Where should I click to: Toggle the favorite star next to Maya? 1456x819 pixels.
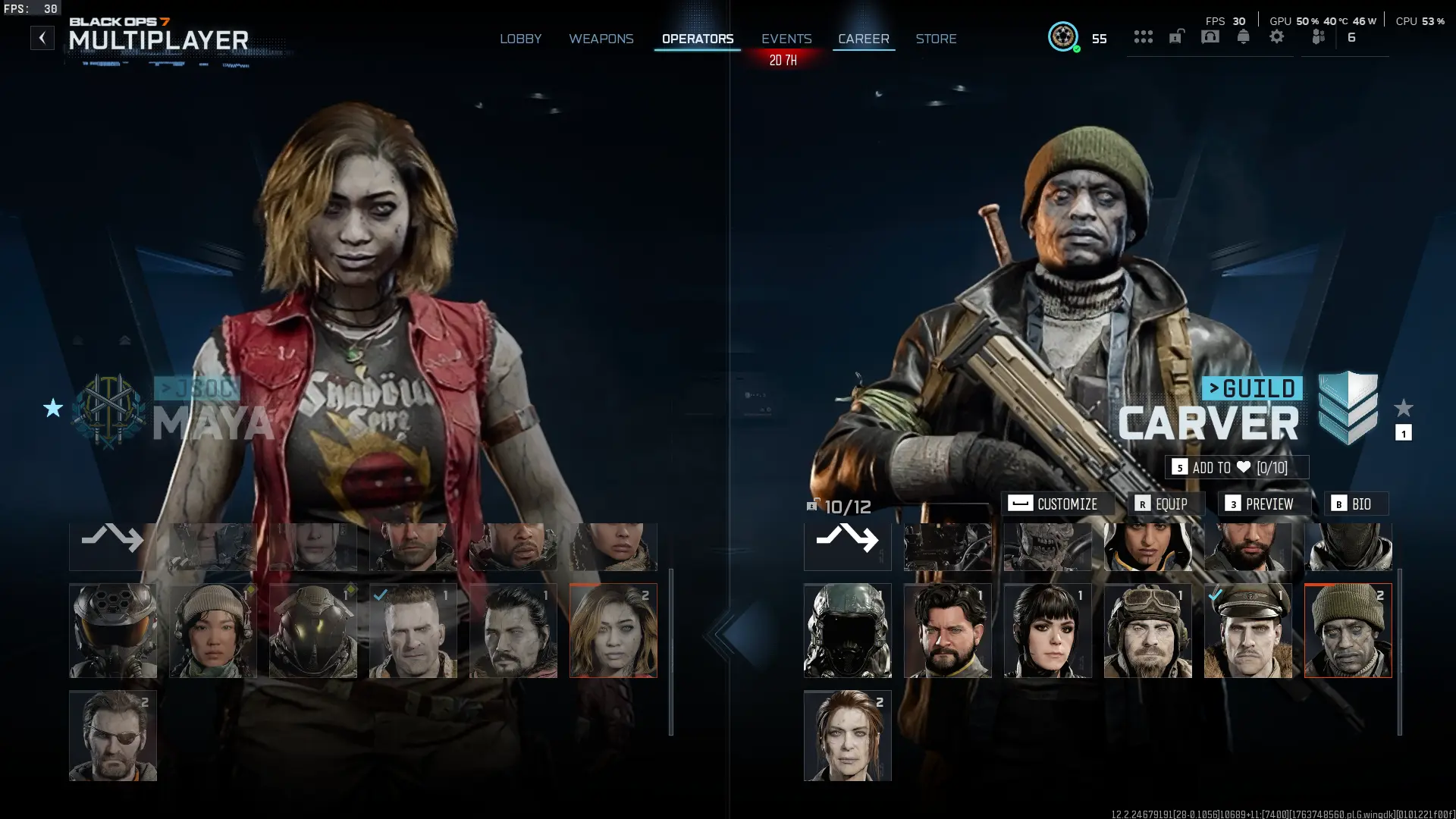(52, 409)
